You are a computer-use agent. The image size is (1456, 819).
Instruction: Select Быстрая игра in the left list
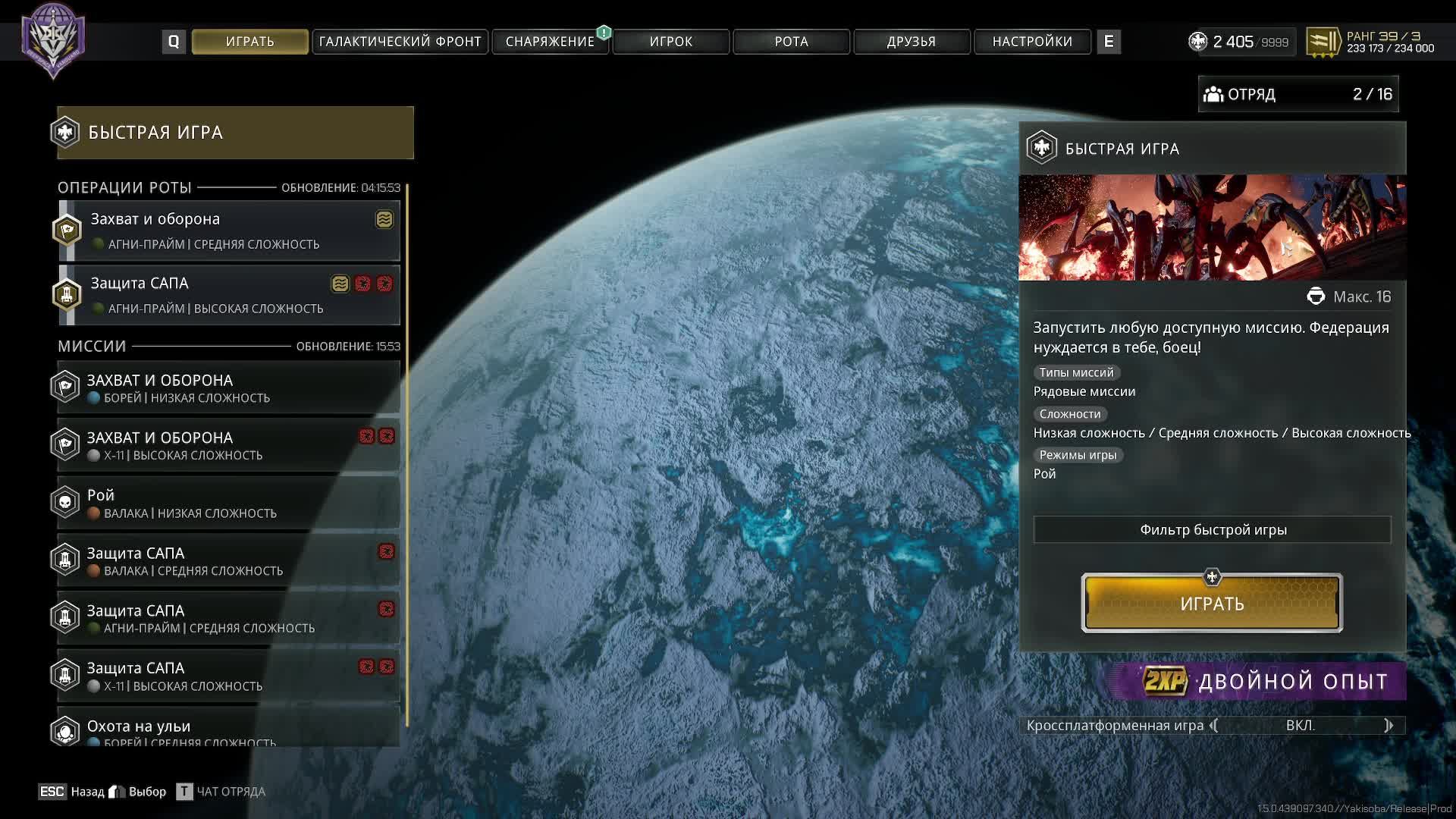point(235,133)
